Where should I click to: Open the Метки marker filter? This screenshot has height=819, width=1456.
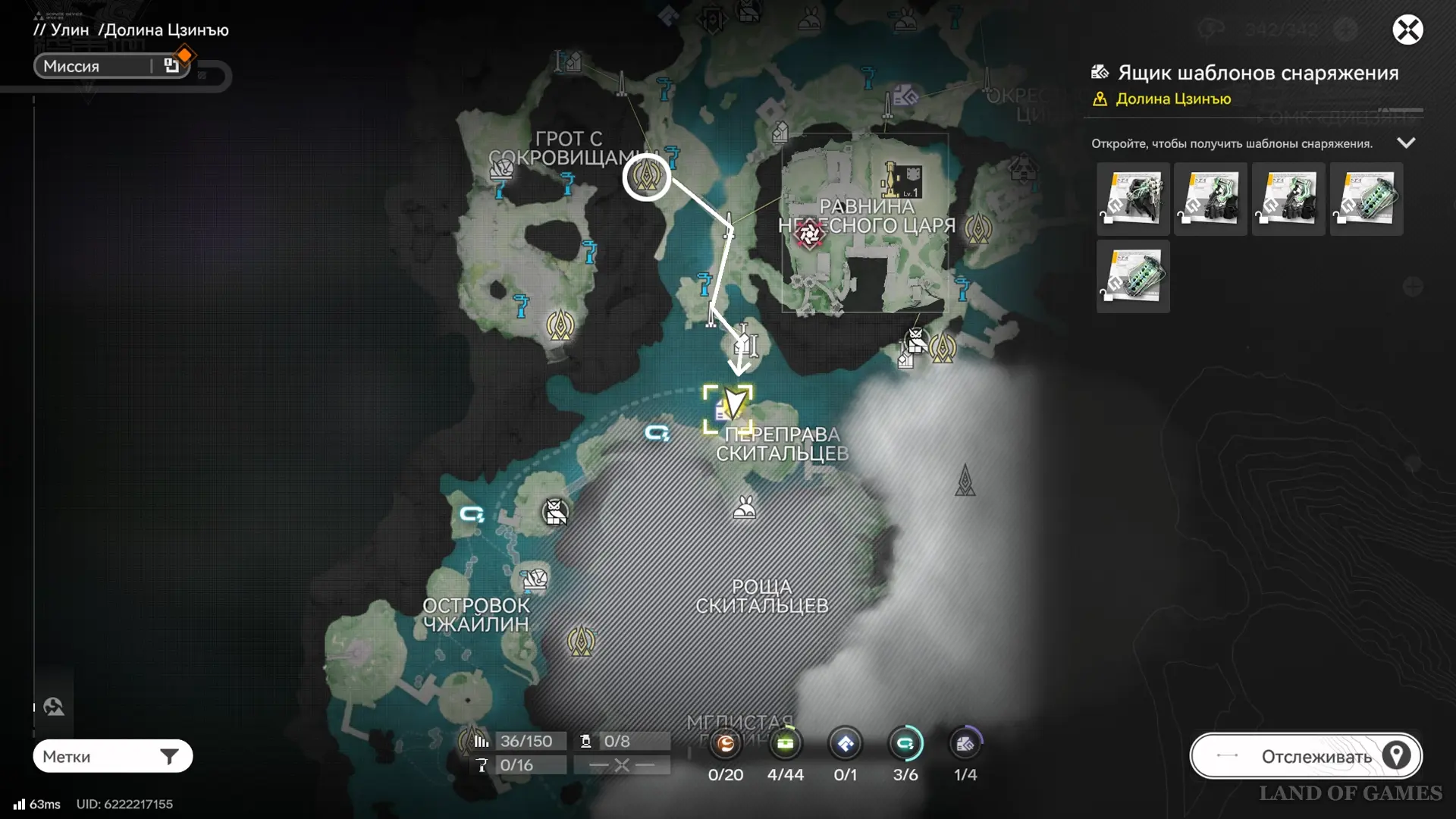pyautogui.click(x=112, y=756)
